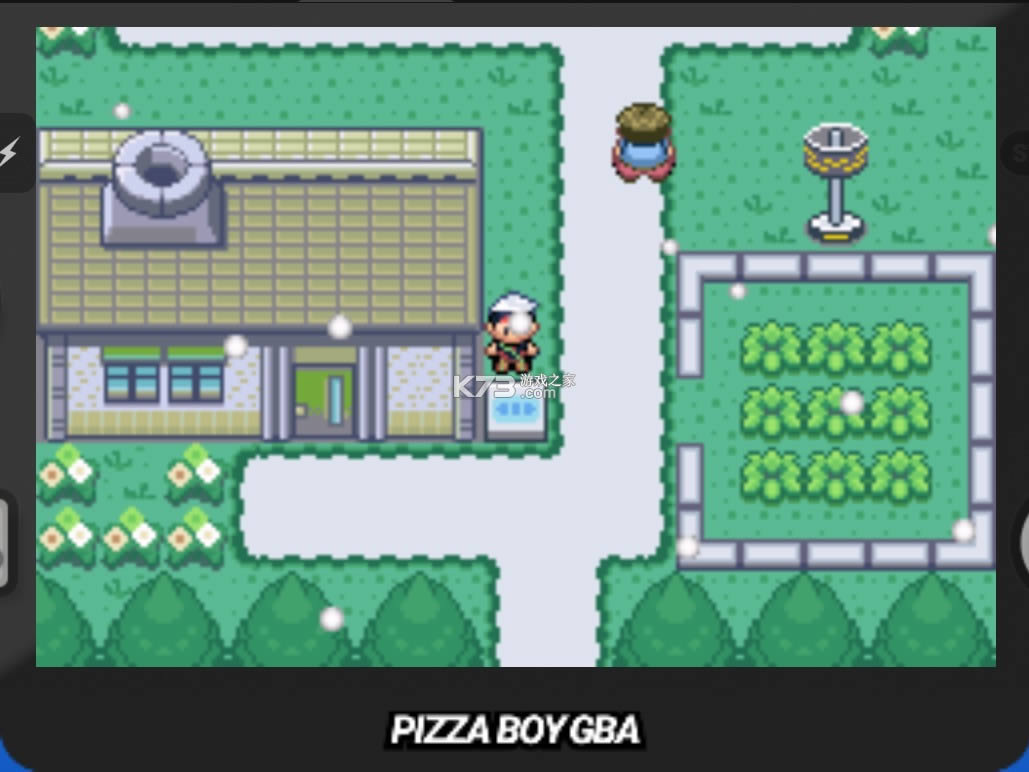Tap the lightning bolt fast-forward button
Screen dimensions: 1029x772
click(x=10, y=153)
